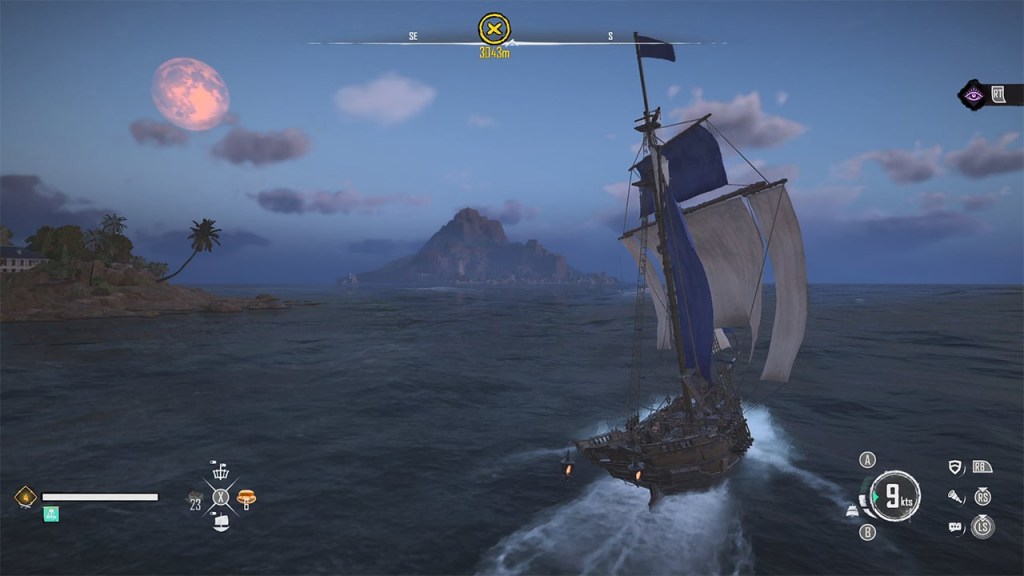Select the ship sail icon on quick wheel
The width and height of the screenshot is (1024, 576).
click(x=221, y=521)
